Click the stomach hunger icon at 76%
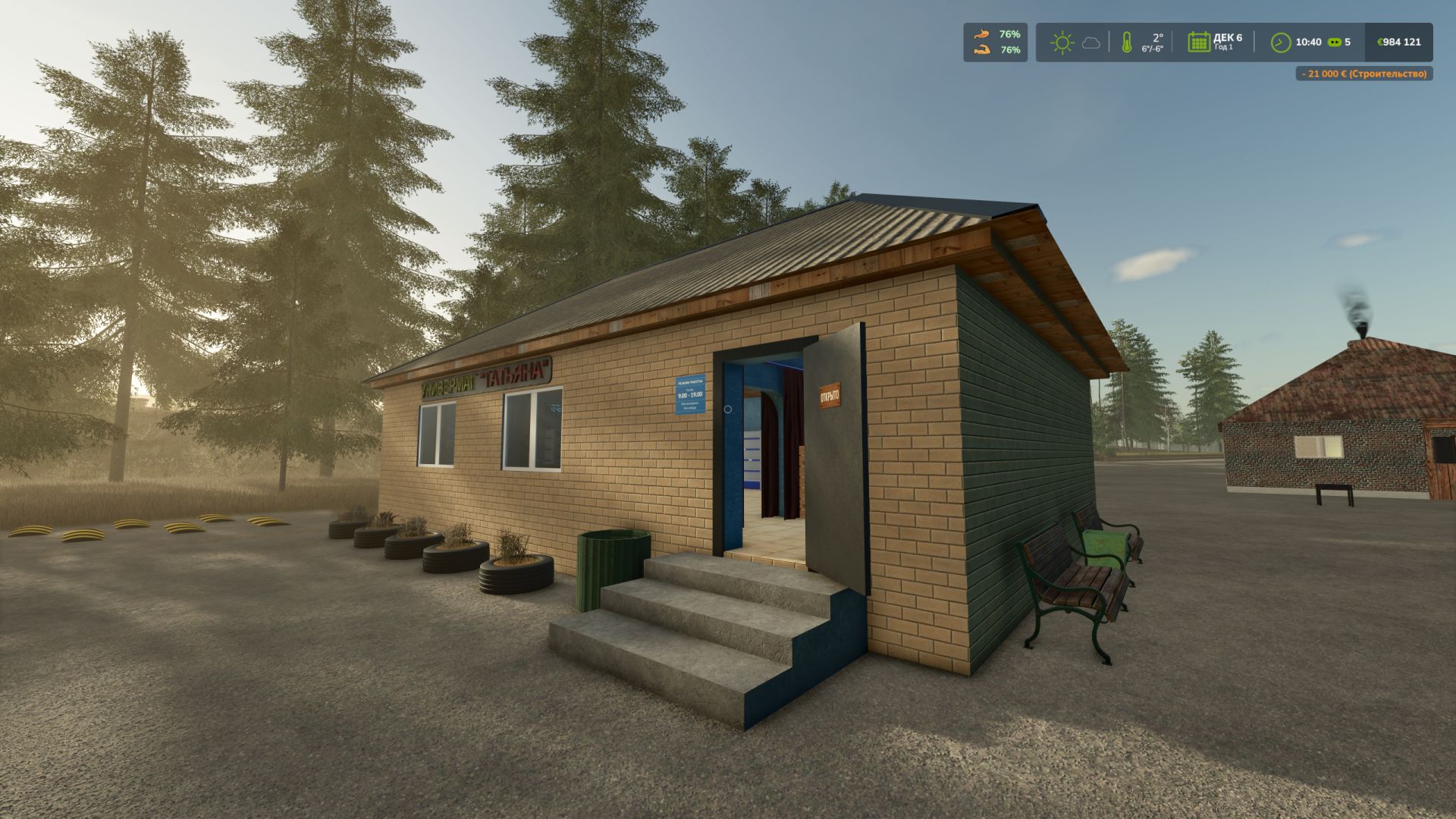 980,34
